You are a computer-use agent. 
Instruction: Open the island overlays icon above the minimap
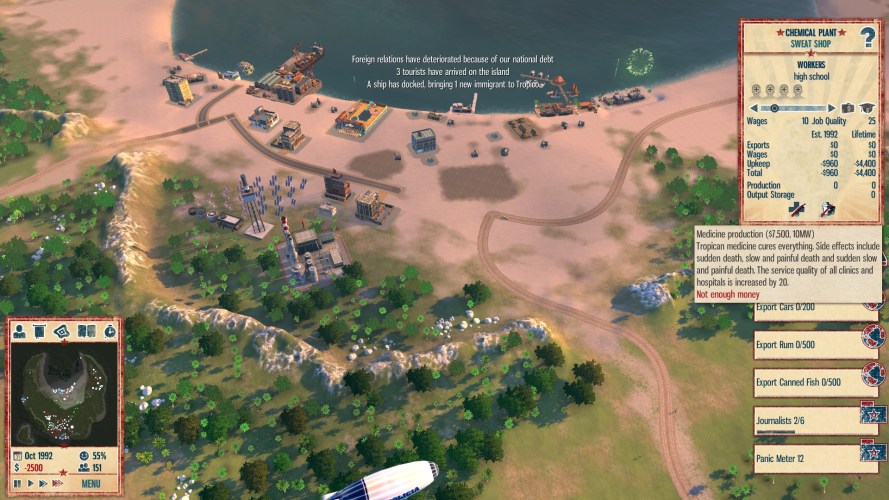[62, 331]
